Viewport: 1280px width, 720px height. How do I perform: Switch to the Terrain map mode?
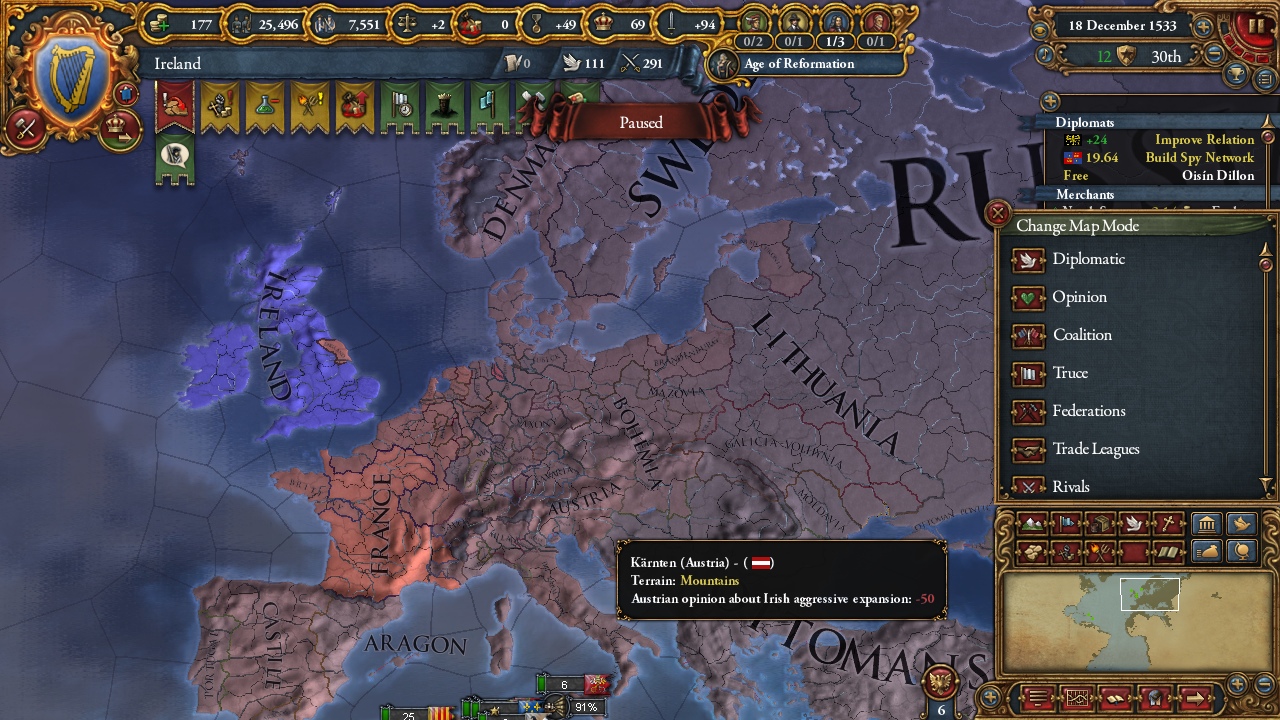tap(1034, 523)
